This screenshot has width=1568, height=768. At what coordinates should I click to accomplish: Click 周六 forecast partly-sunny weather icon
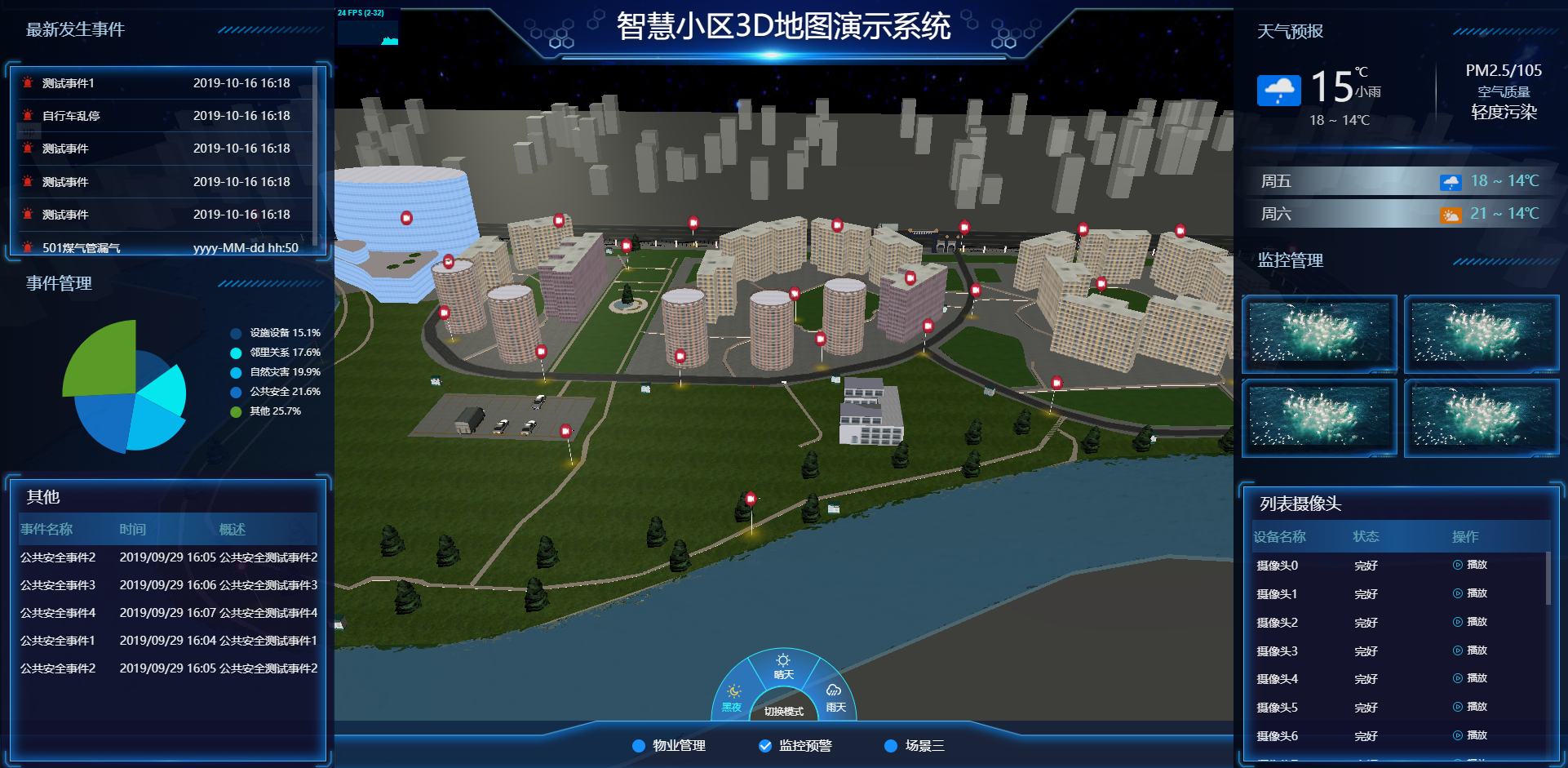pos(1451,214)
